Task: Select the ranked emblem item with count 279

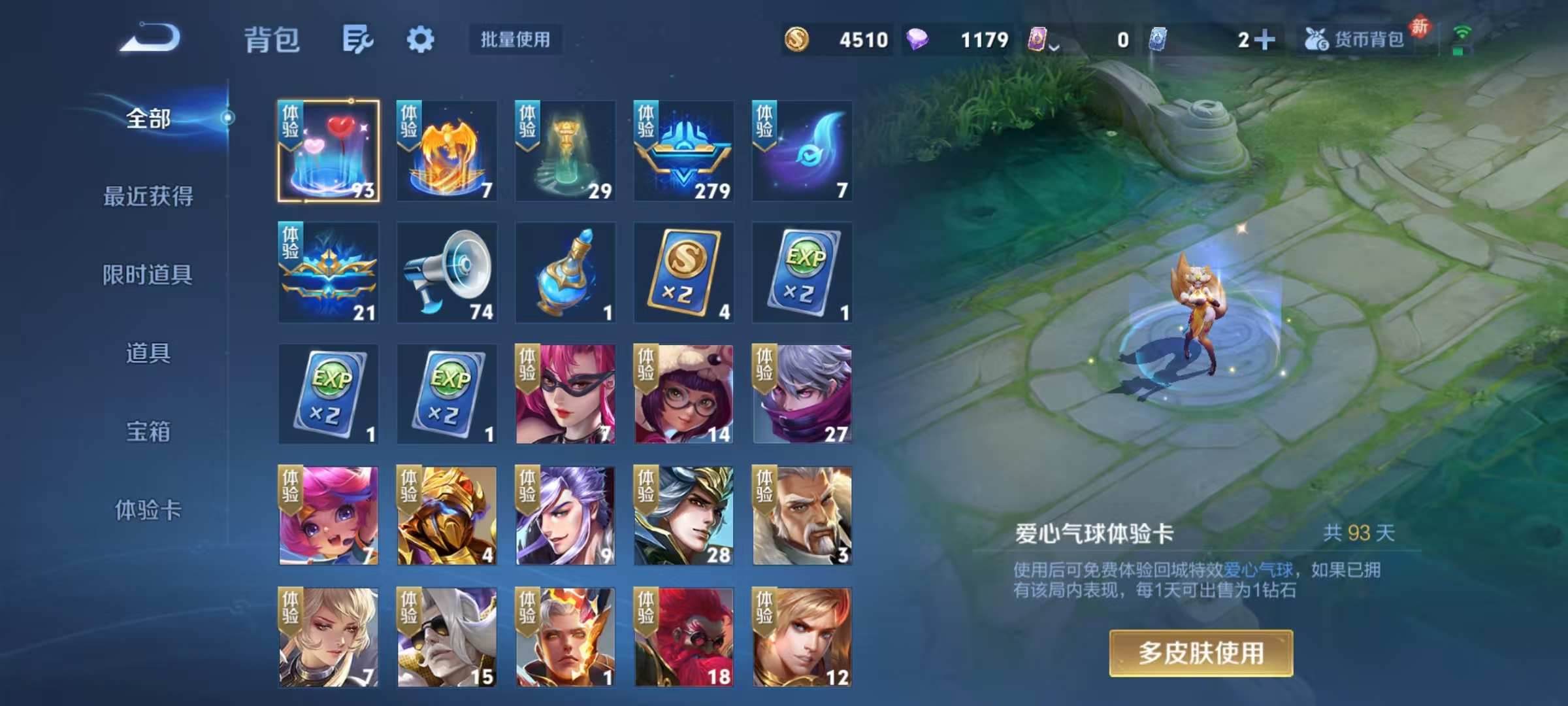Action: point(681,152)
